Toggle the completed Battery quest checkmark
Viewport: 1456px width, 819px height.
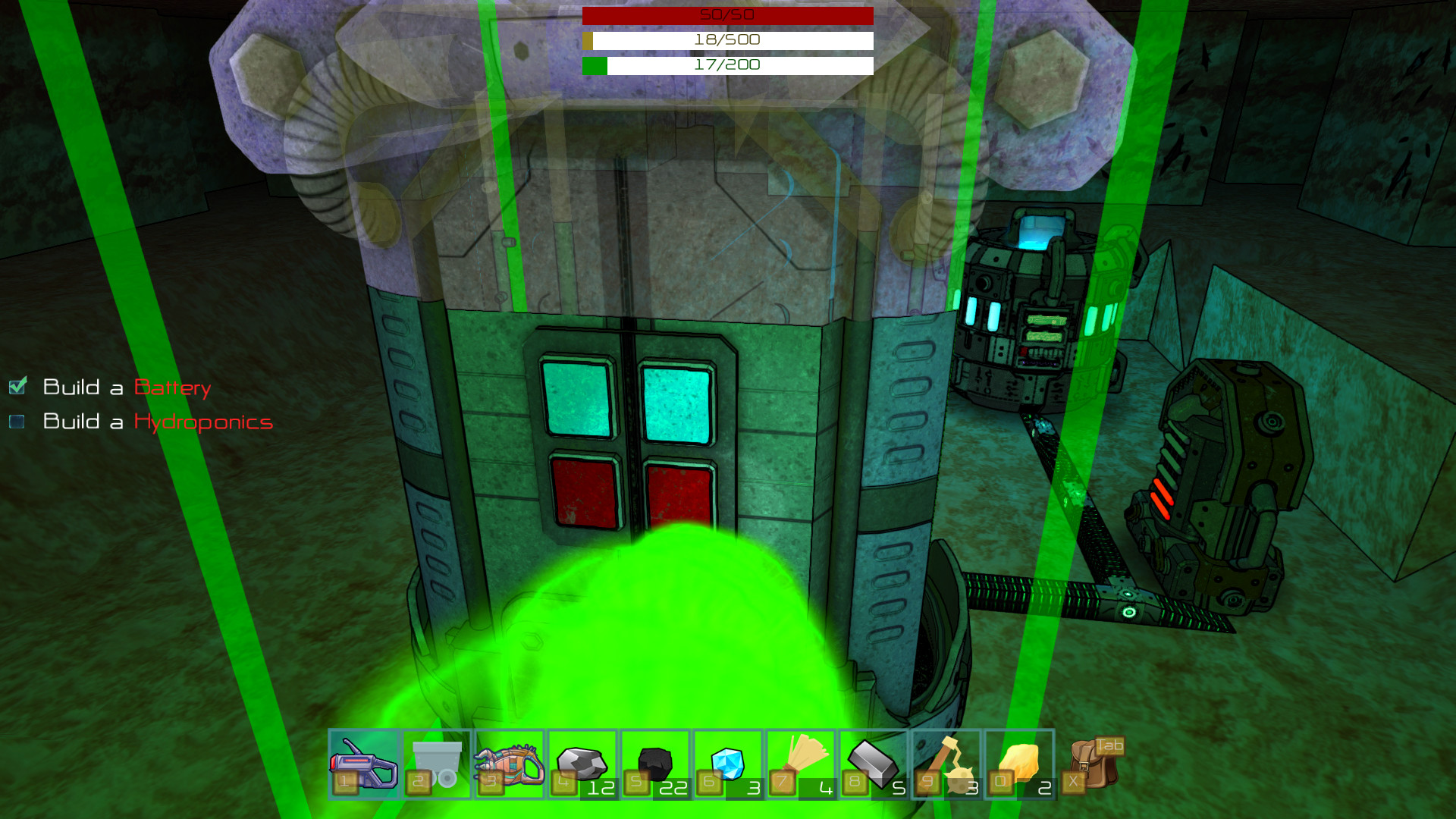(x=20, y=387)
